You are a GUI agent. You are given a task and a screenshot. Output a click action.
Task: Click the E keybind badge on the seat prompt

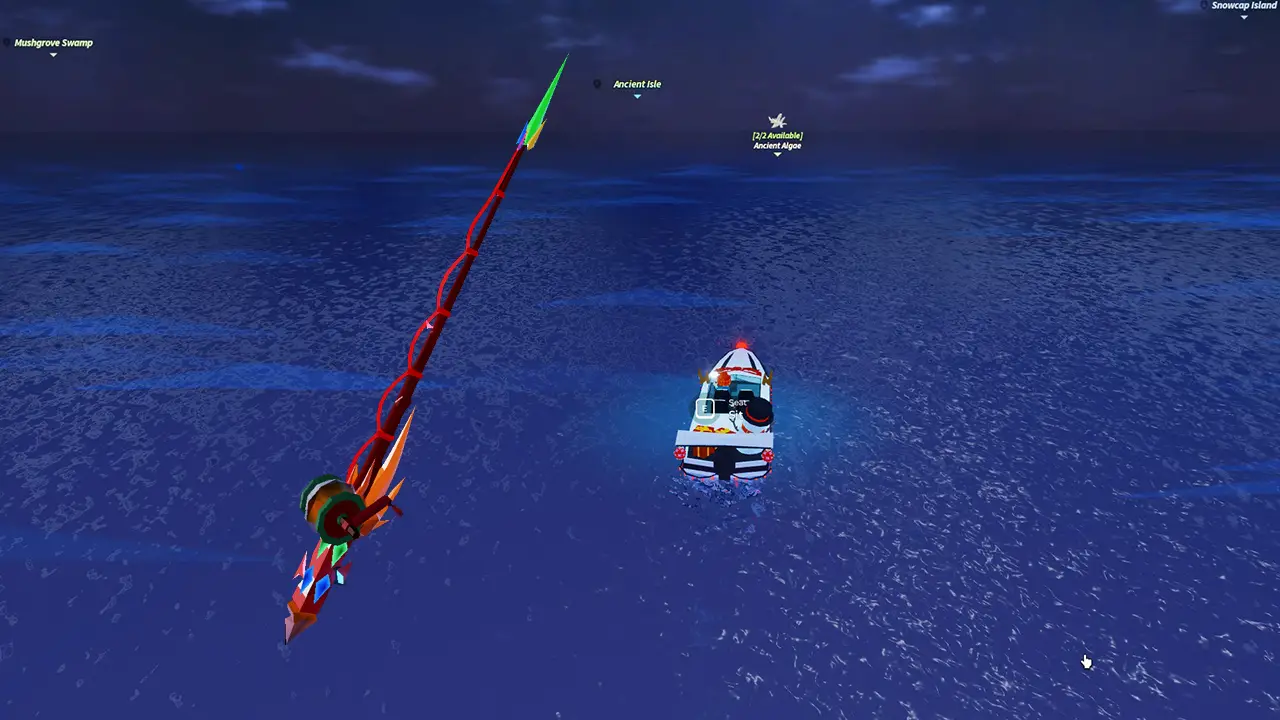click(x=706, y=407)
